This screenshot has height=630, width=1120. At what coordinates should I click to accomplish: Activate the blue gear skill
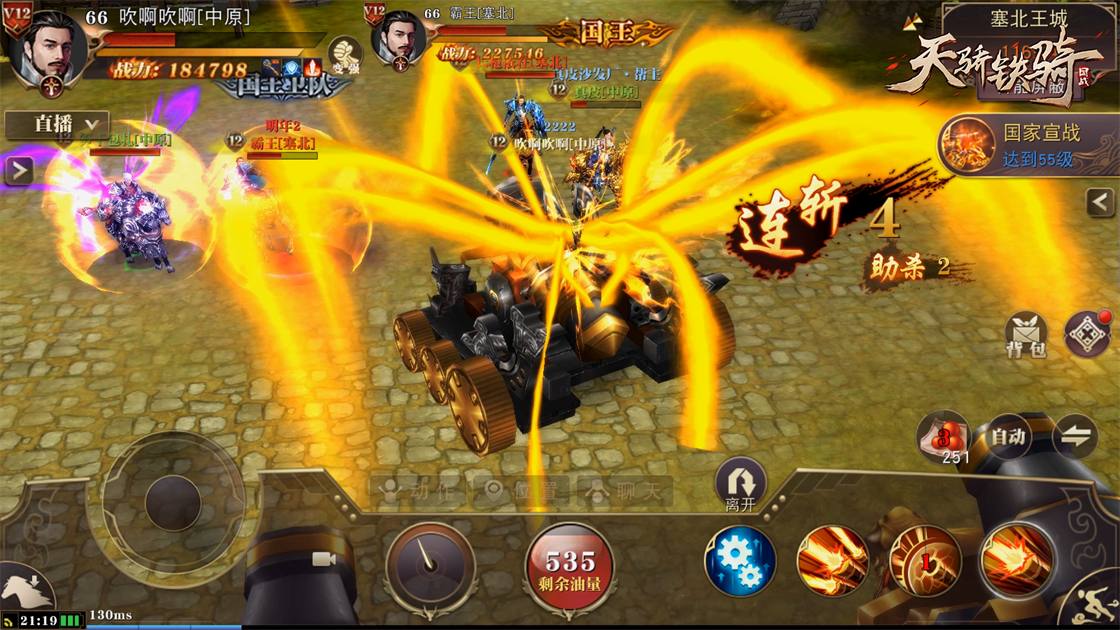point(740,562)
